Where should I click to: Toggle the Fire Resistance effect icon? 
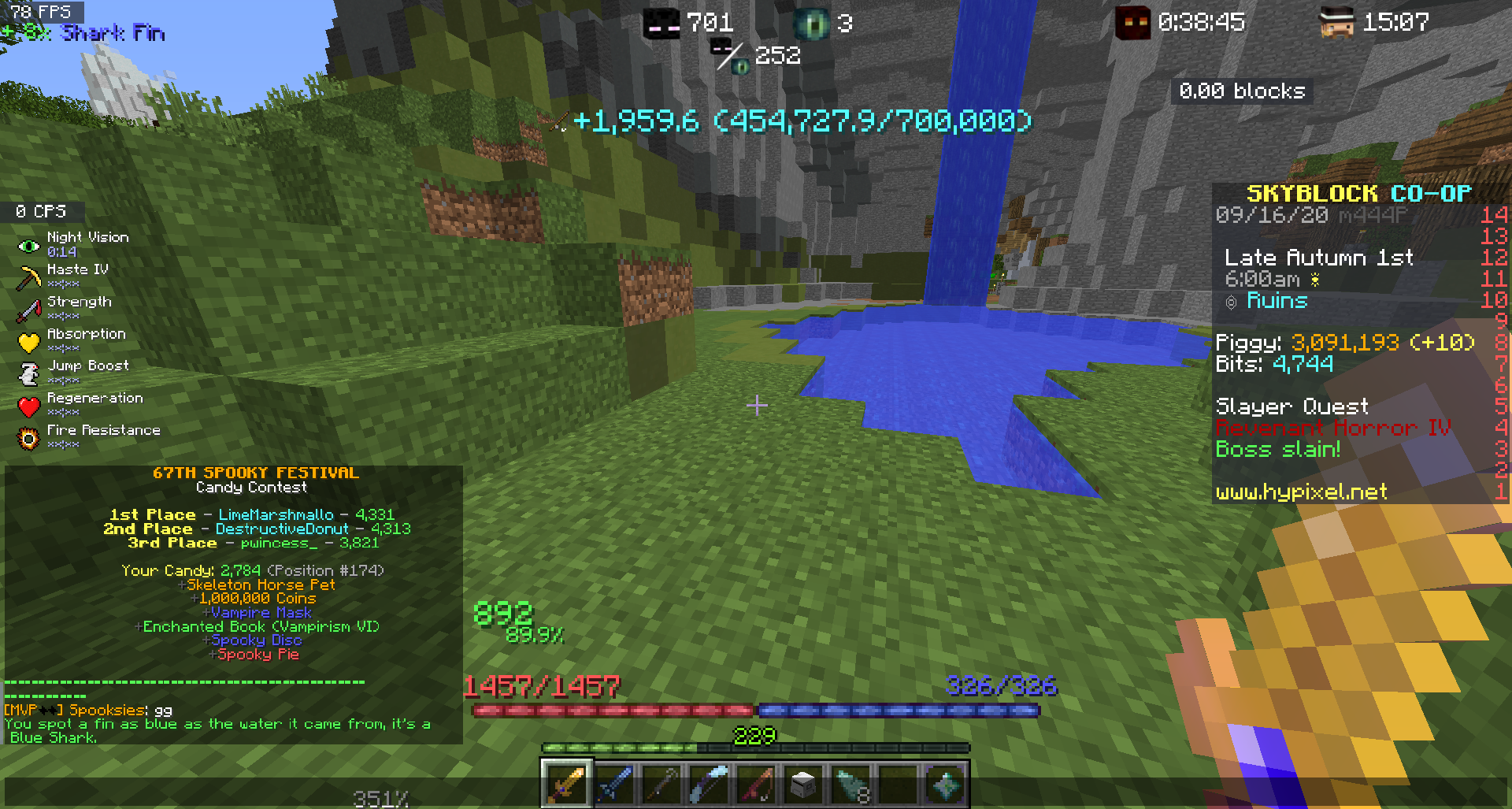click(28, 438)
